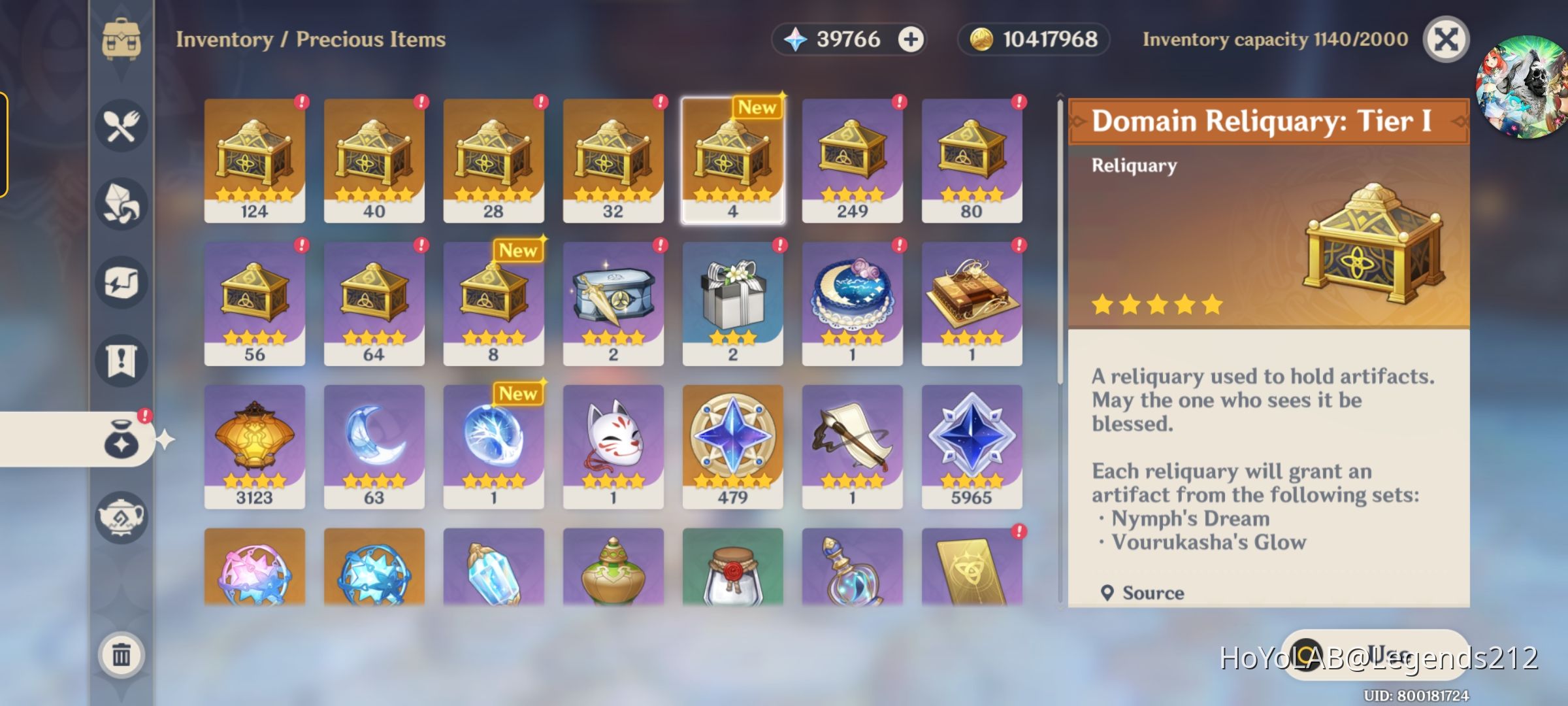Open the backpack inventory icon at top
Viewport: 1568px width, 706px height.
point(121,39)
